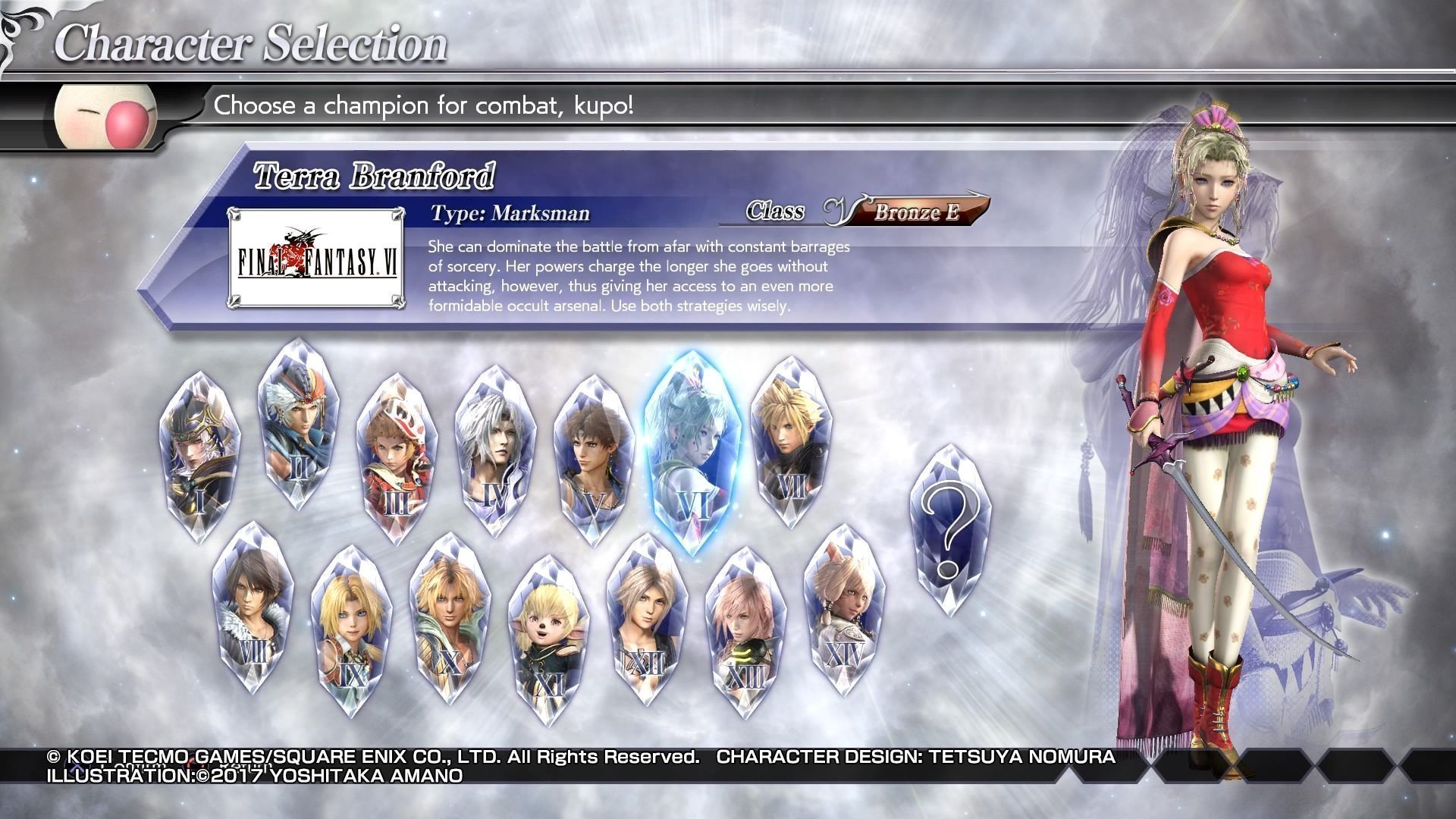Viewport: 1456px width, 819px height.
Task: Choose Shantotto's crystal marked XI
Action: pyautogui.click(x=548, y=641)
